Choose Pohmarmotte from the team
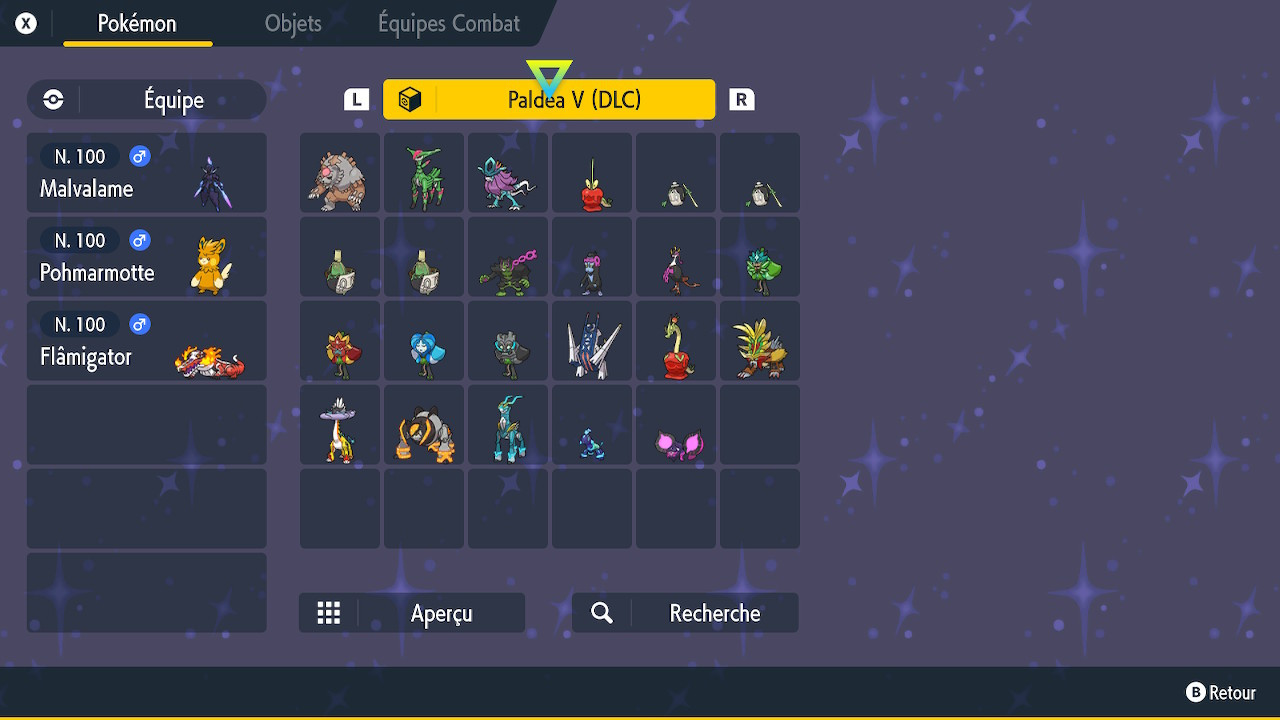 pos(147,257)
